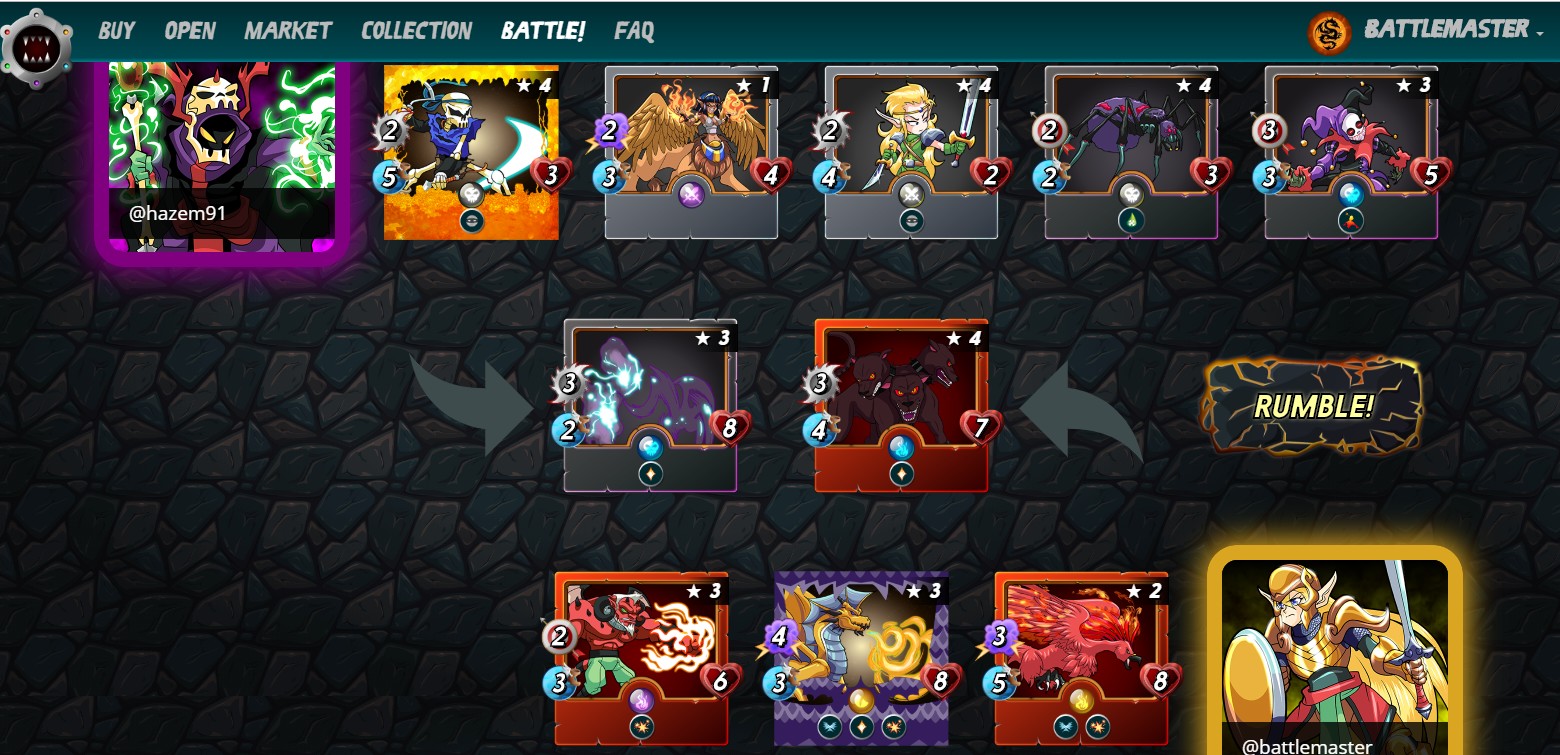This screenshot has width=1560, height=755.
Task: Switch to the COLLECTION section
Action: (416, 31)
